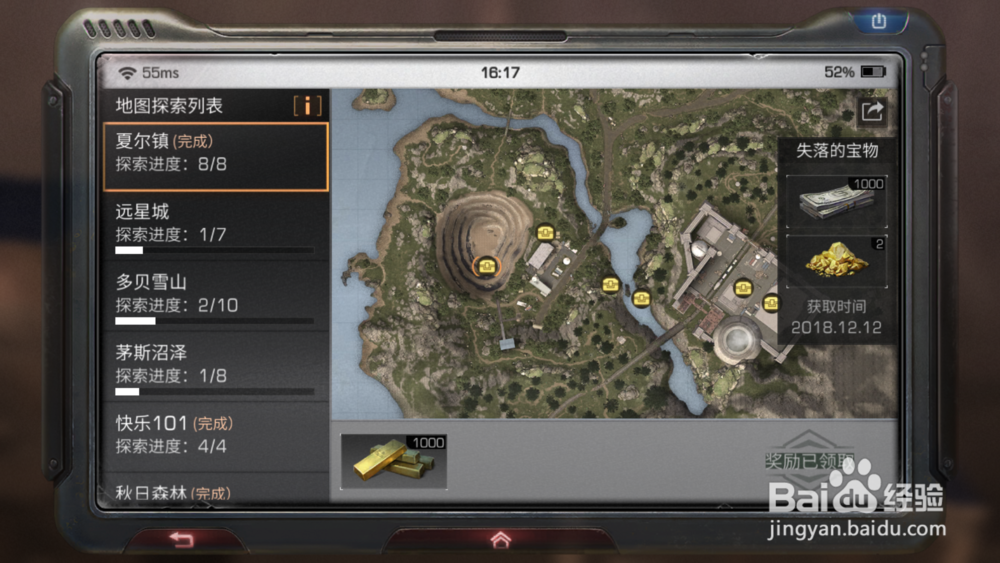
Task: Select the gold nuggets treasure slot
Action: pos(836,262)
